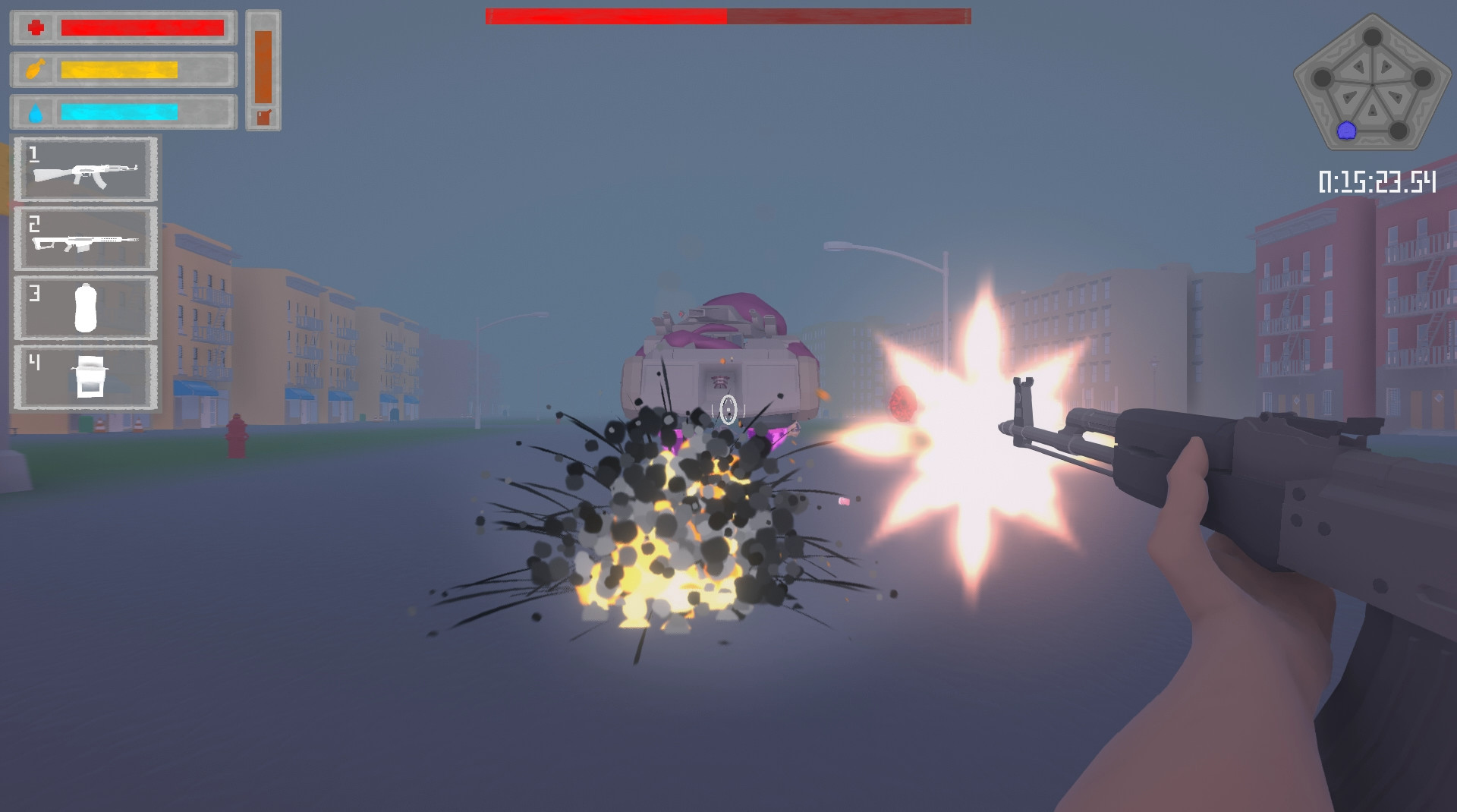Select the water bottle in slot 3
The height and width of the screenshot is (812, 1457).
[85, 307]
